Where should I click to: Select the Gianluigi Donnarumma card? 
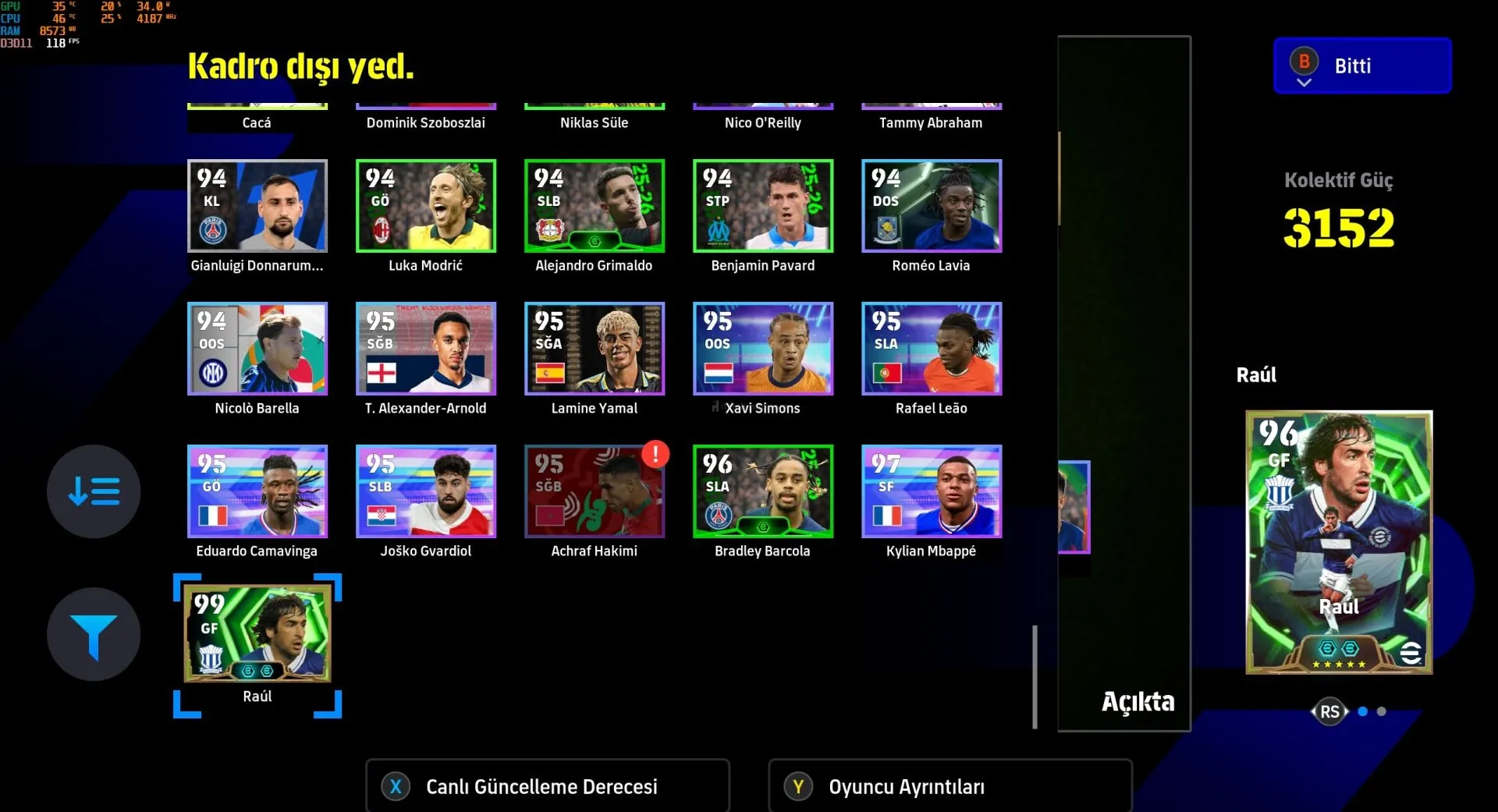click(257, 206)
